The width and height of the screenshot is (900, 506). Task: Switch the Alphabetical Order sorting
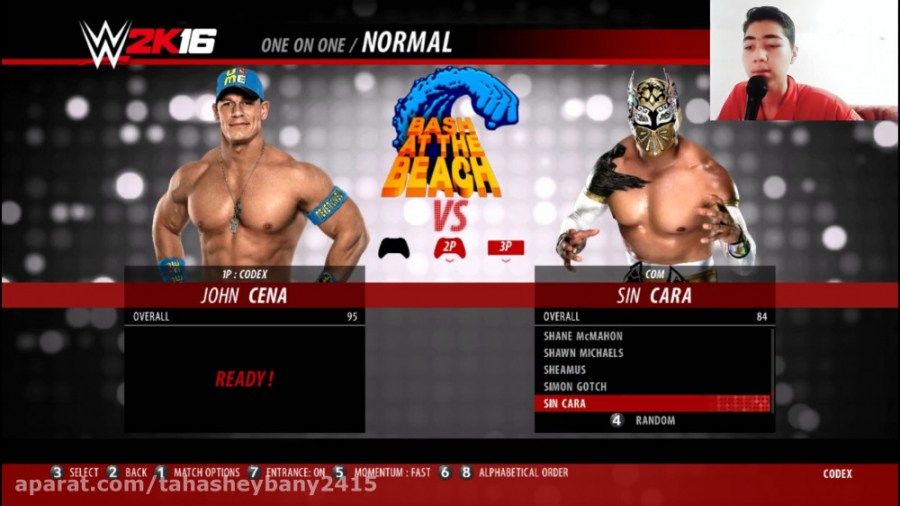523,473
